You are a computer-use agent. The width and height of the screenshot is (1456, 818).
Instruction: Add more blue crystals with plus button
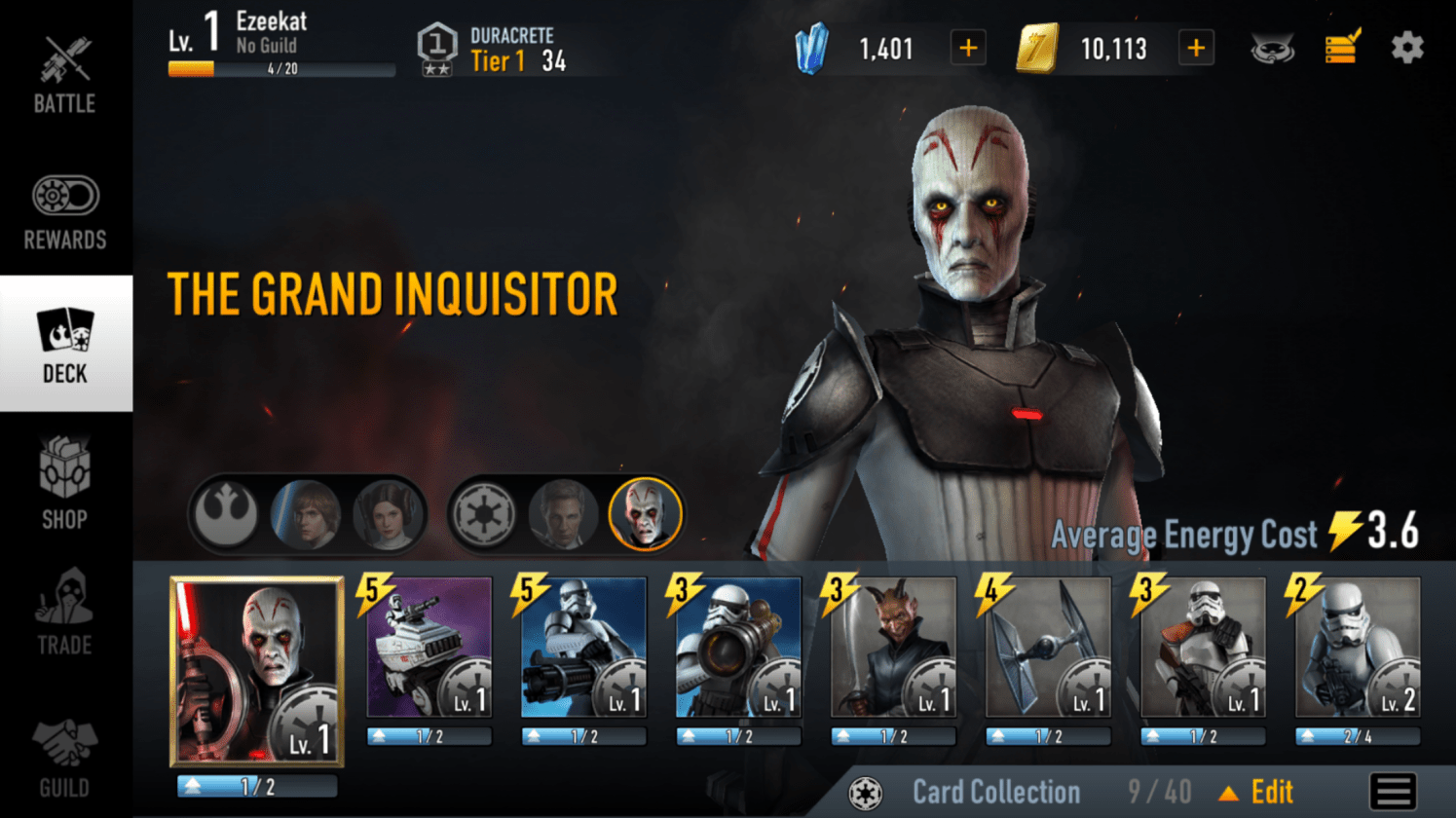968,48
